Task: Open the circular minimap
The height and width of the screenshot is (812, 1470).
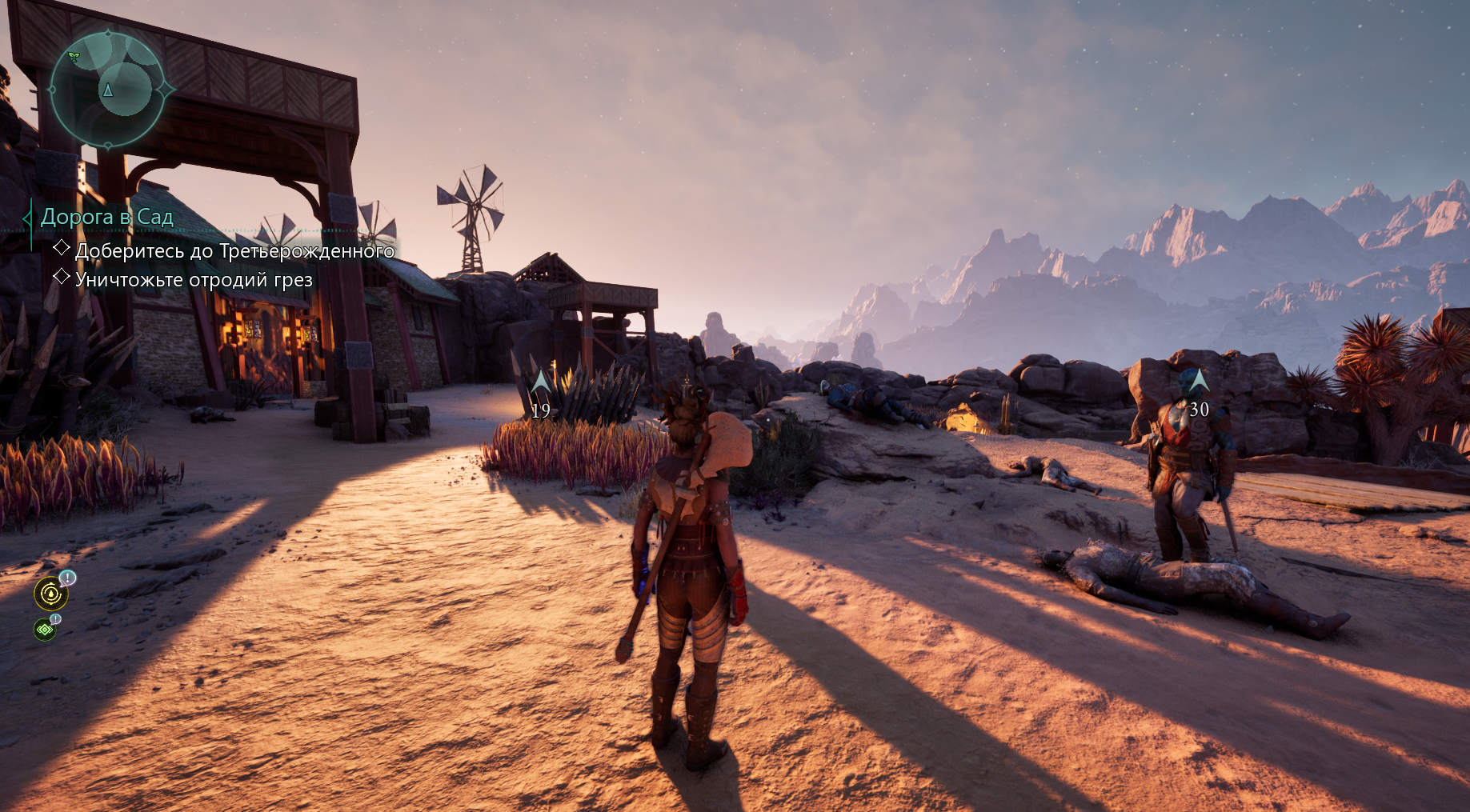Action: [x=108, y=90]
